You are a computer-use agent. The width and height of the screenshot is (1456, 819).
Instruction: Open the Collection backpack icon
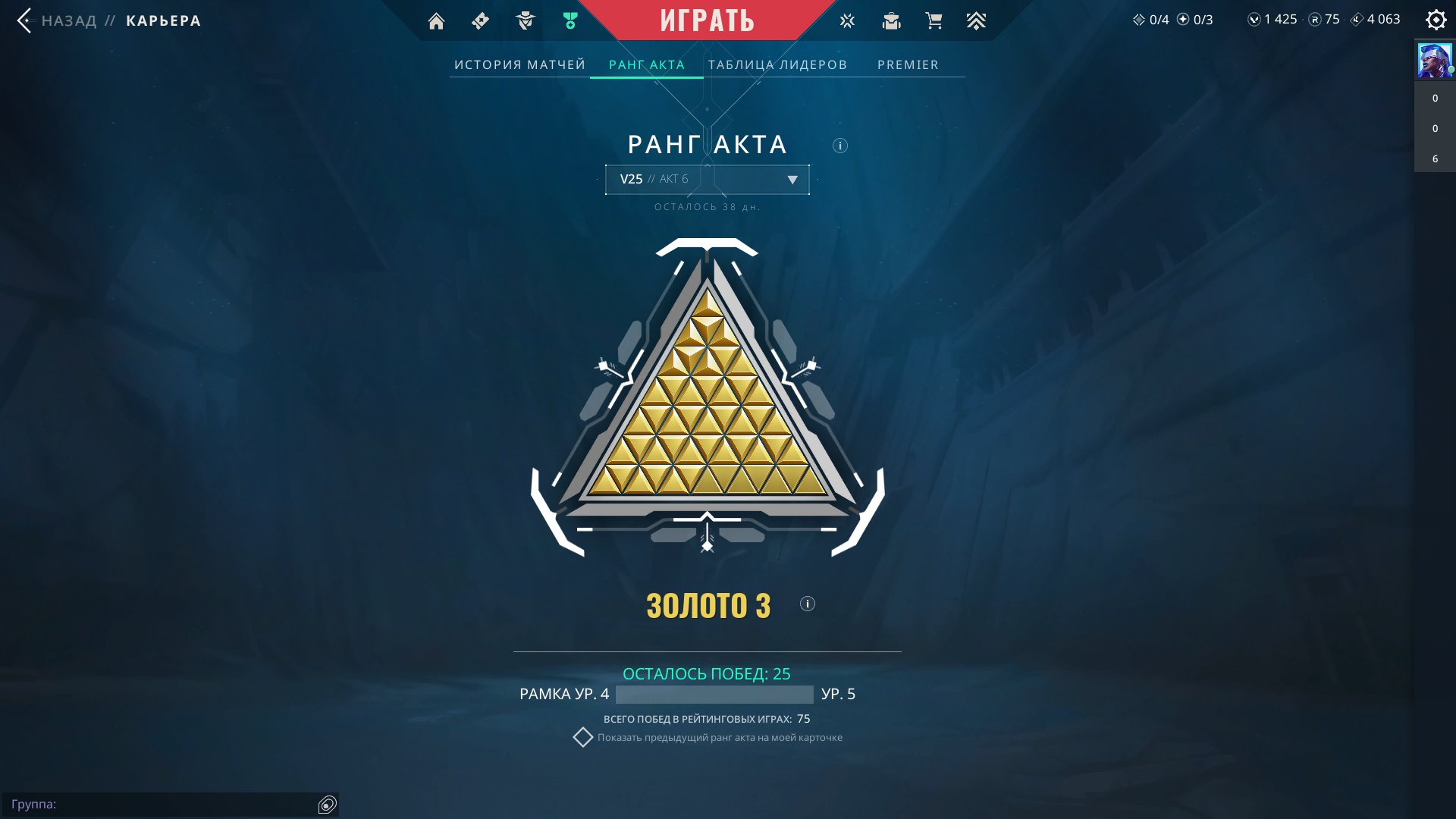890,20
